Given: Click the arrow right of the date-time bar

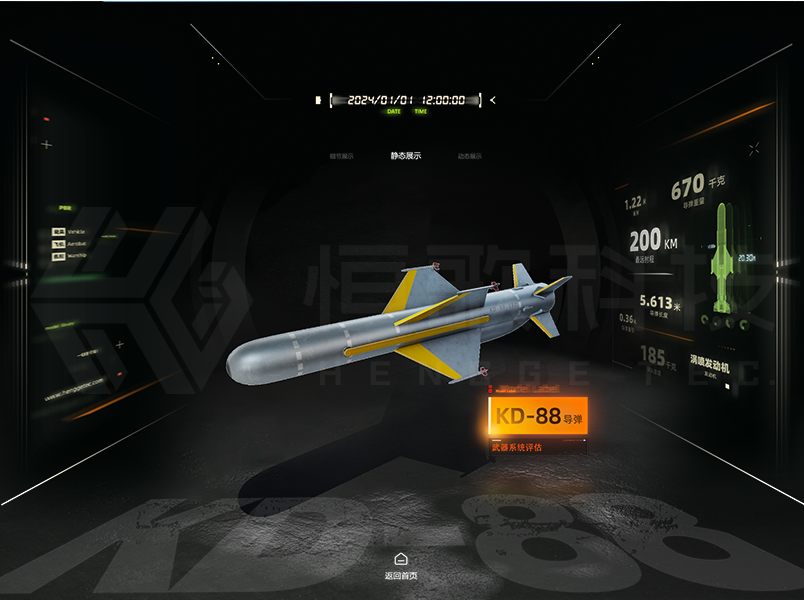Looking at the screenshot, I should tap(493, 100).
